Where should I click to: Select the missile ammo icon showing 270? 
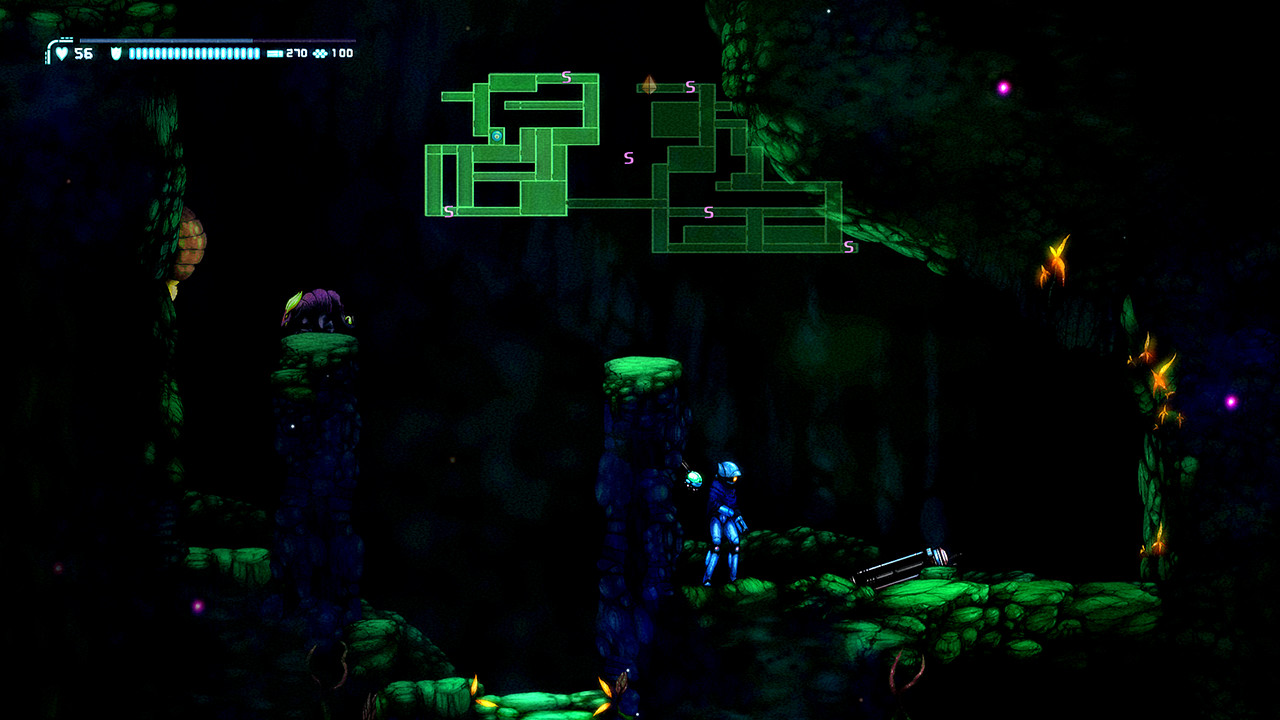click(274, 53)
